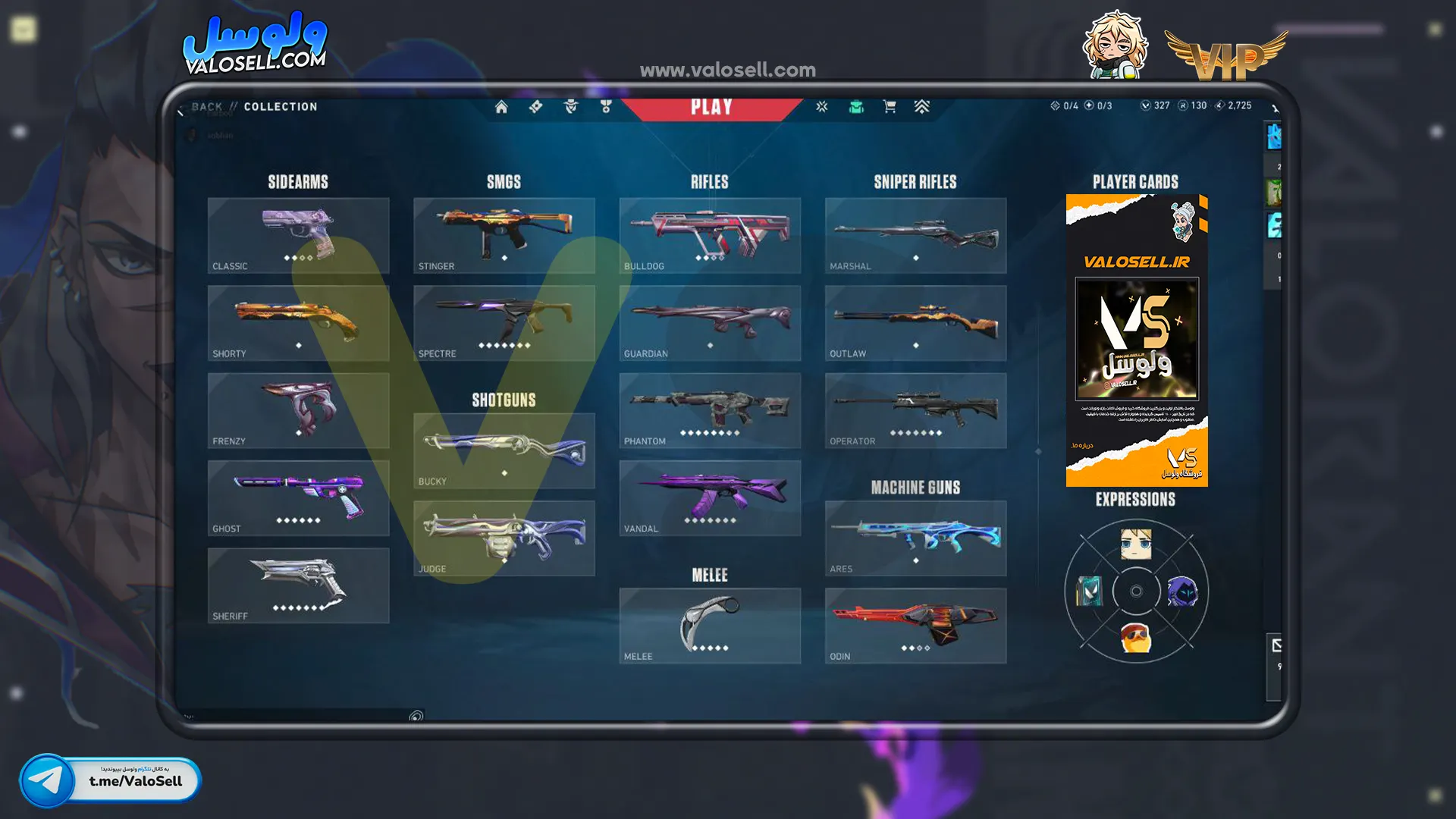Image resolution: width=1456 pixels, height=819 pixels.
Task: Select the Ghost pistol slot
Action: (298, 497)
